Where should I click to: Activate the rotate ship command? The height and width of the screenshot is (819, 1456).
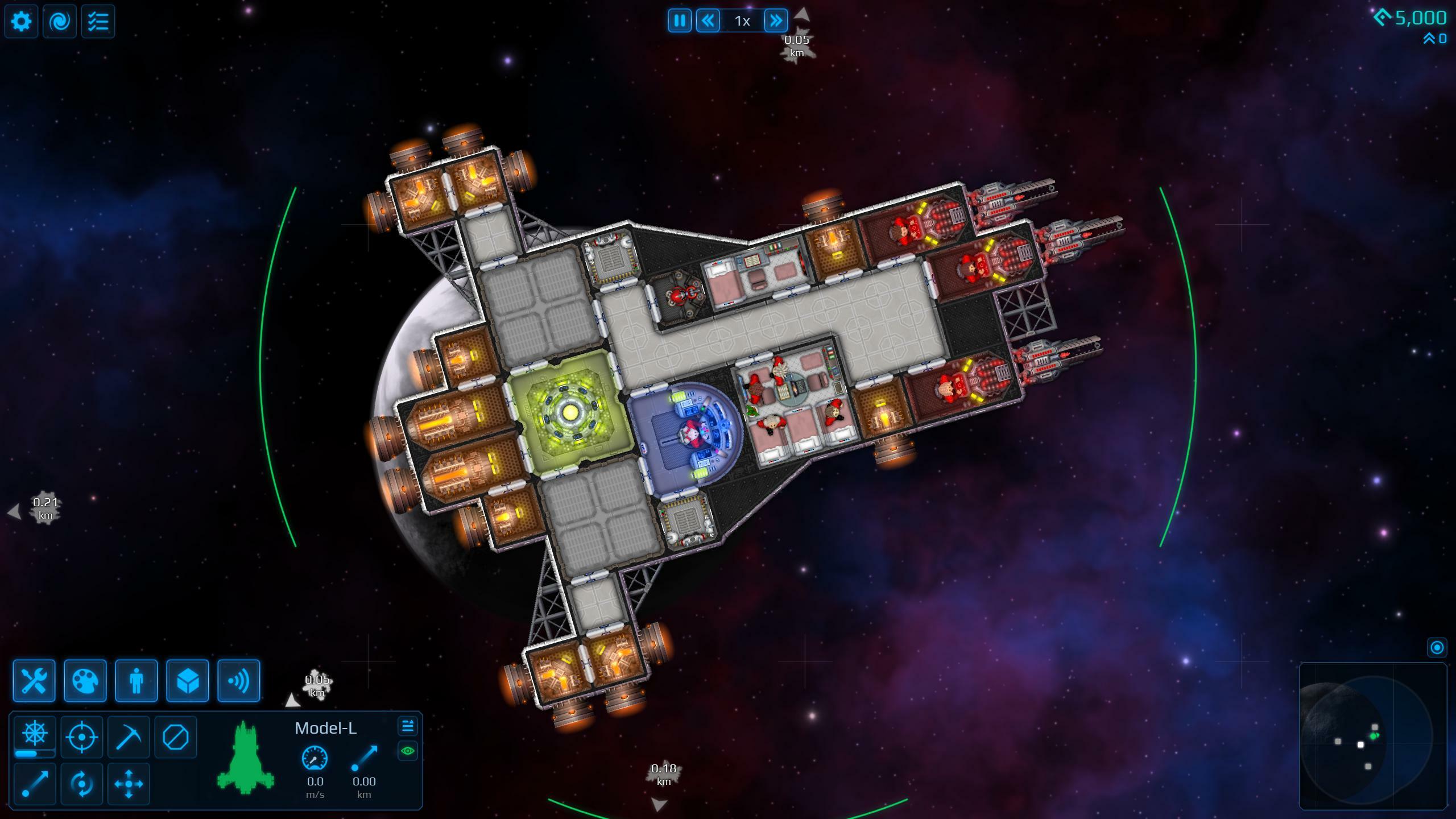[x=82, y=784]
